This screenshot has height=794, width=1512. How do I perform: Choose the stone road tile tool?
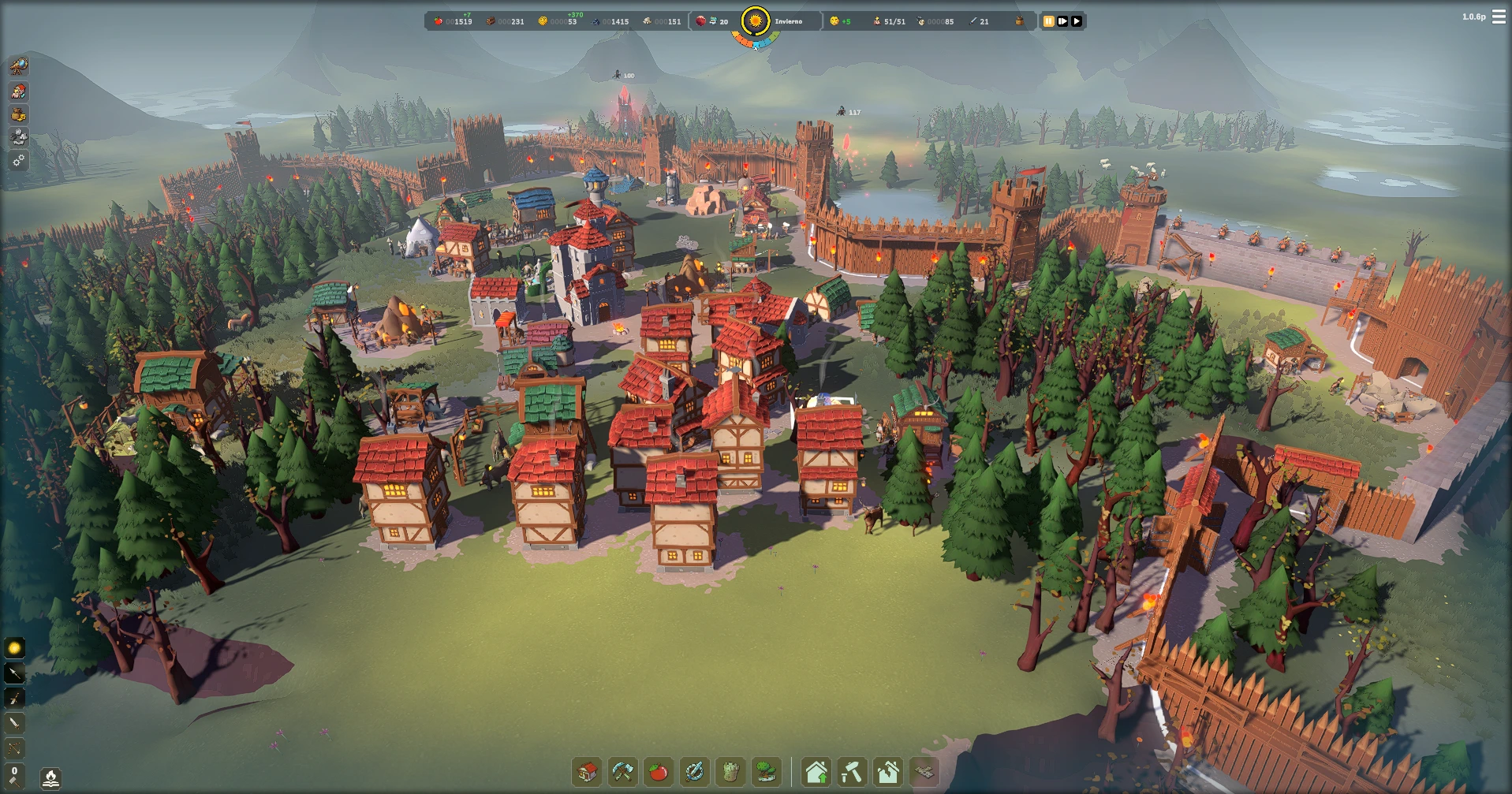point(924,771)
